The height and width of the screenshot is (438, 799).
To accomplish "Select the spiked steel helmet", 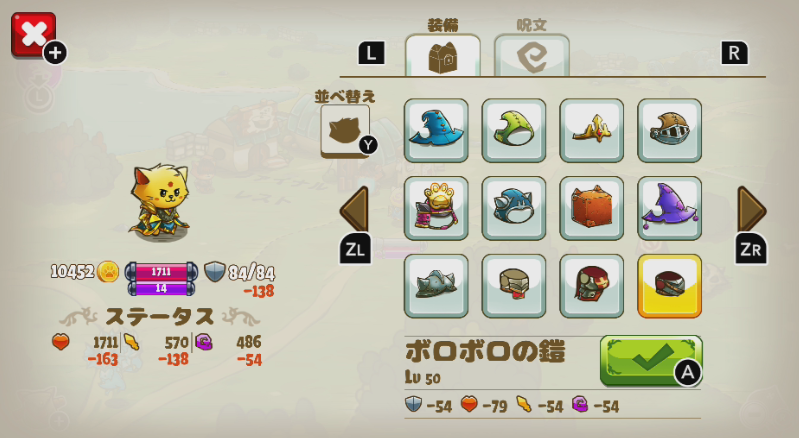I will point(436,286).
